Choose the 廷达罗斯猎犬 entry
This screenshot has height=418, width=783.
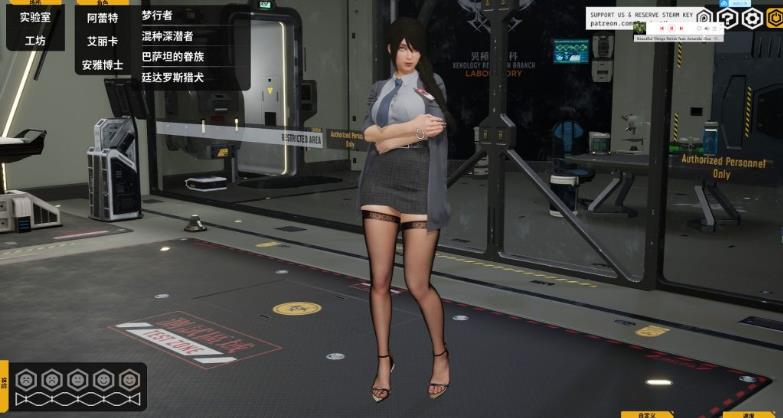(173, 77)
